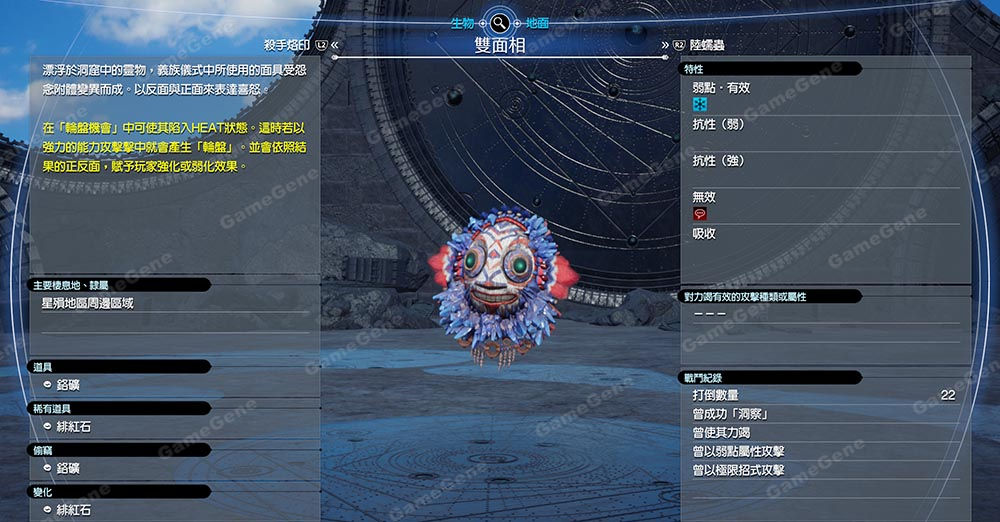Select the red immunity icon under 無效
1000x522 pixels.
click(x=700, y=214)
